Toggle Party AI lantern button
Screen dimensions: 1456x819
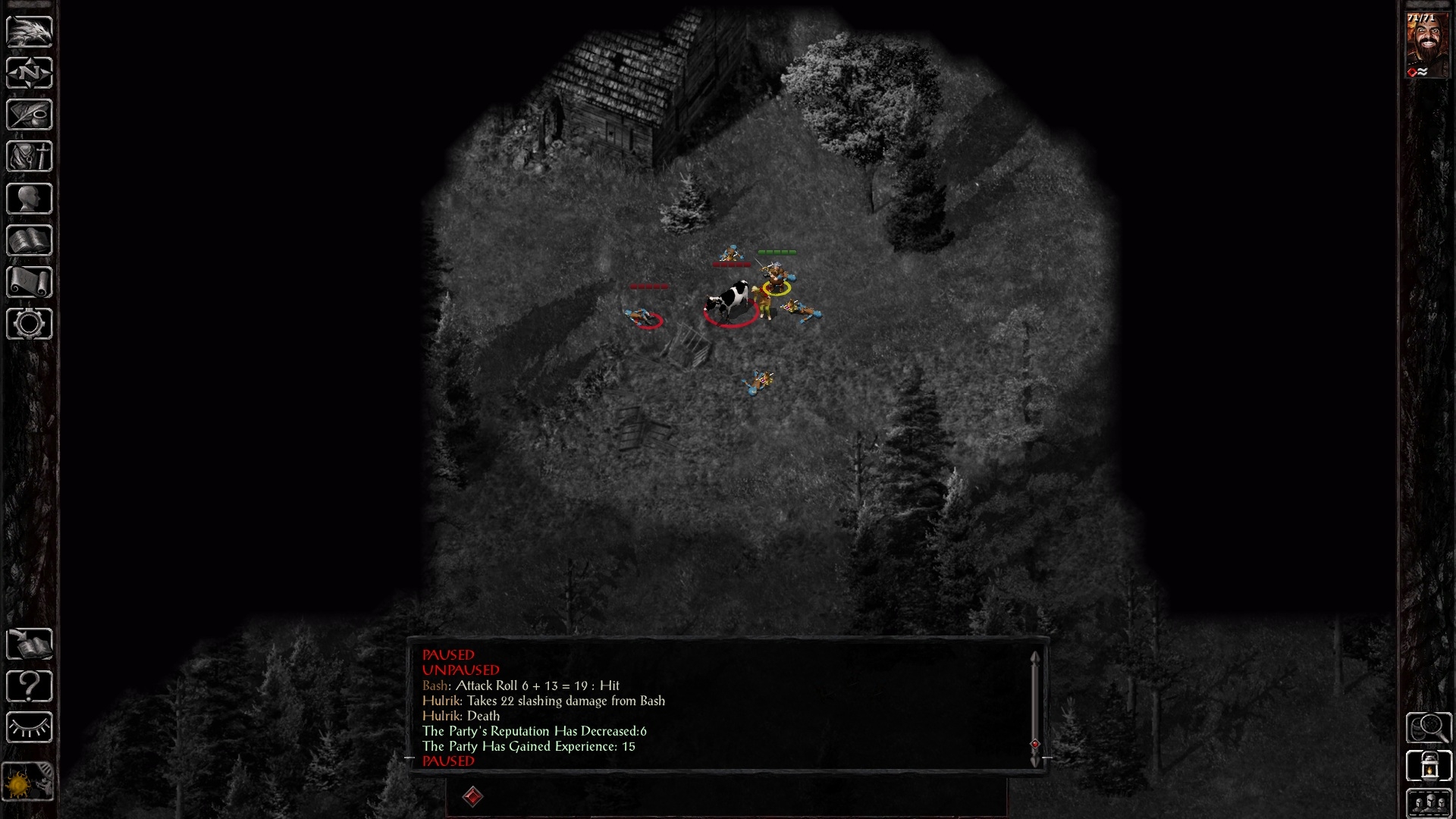click(x=1429, y=766)
